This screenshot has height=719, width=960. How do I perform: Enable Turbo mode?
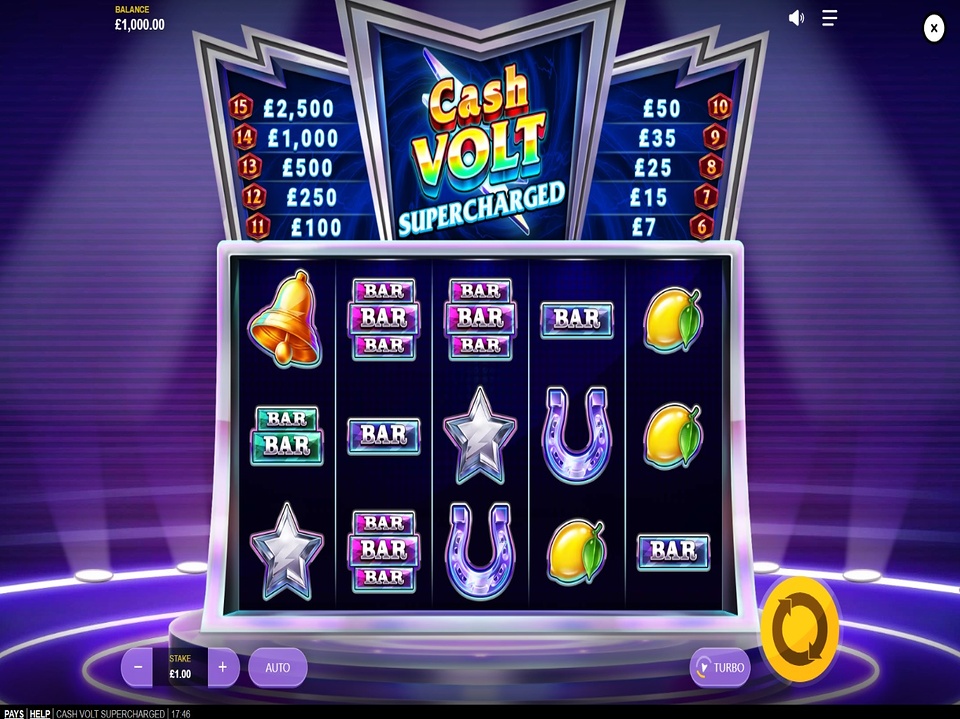click(720, 667)
